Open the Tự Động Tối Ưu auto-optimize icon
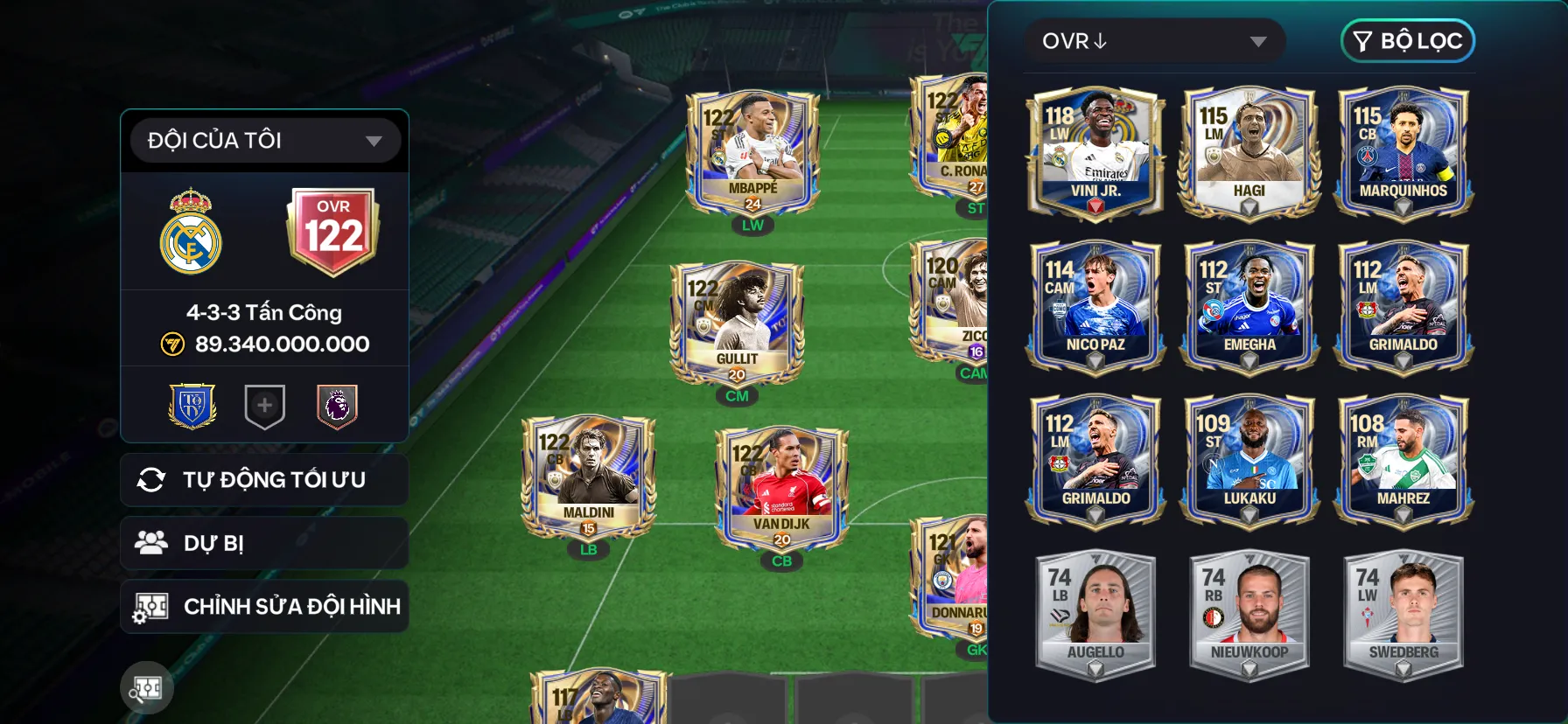The height and width of the screenshot is (724, 1568). [150, 479]
